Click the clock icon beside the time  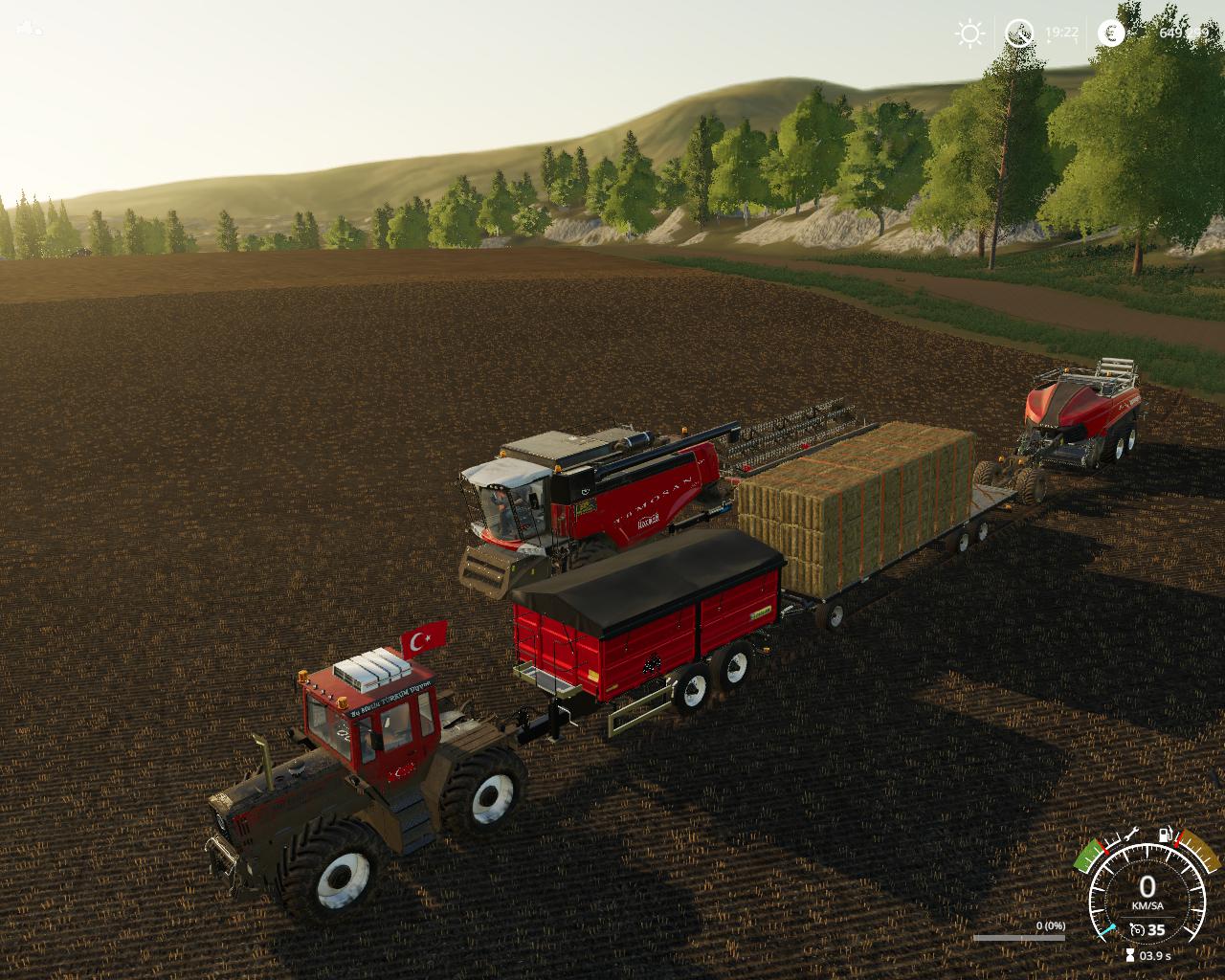pyautogui.click(x=1019, y=33)
